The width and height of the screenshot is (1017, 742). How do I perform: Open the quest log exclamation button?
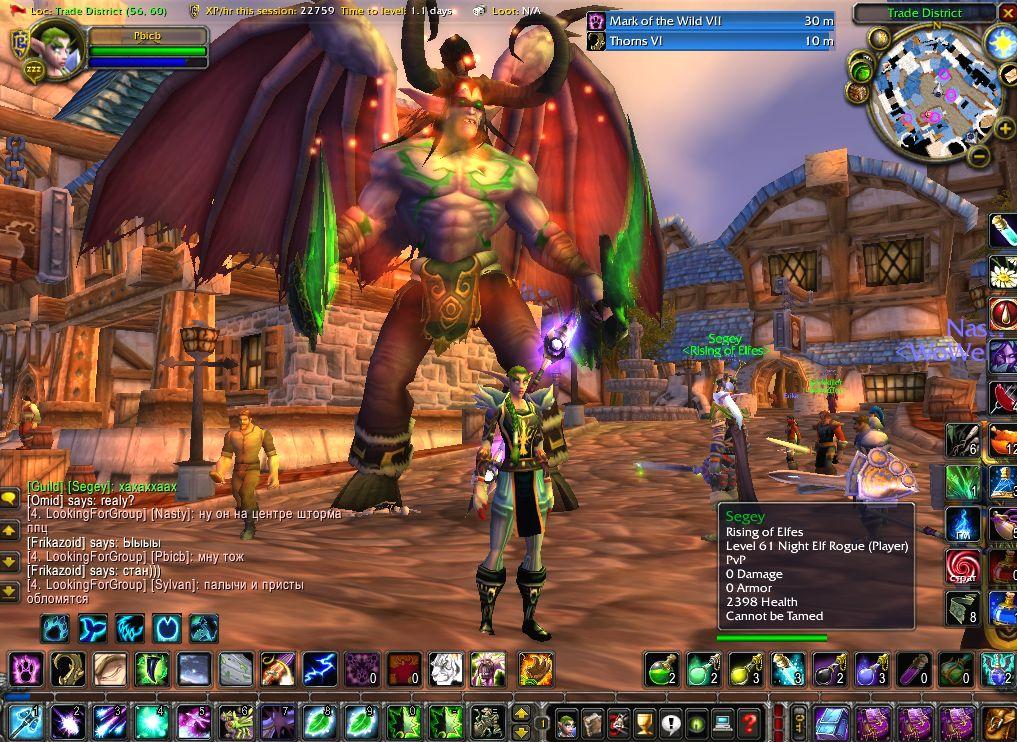670,721
